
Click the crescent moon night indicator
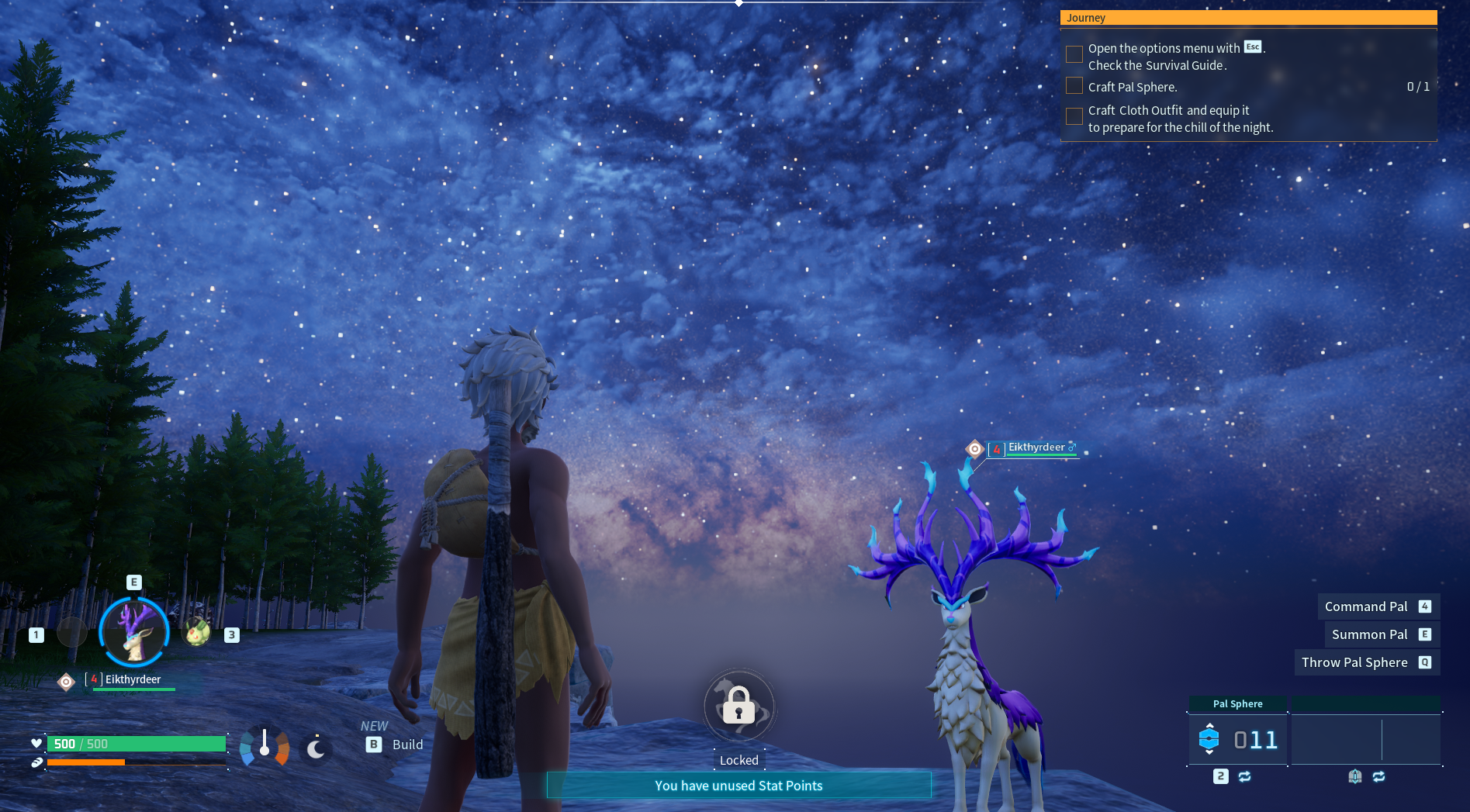click(316, 748)
